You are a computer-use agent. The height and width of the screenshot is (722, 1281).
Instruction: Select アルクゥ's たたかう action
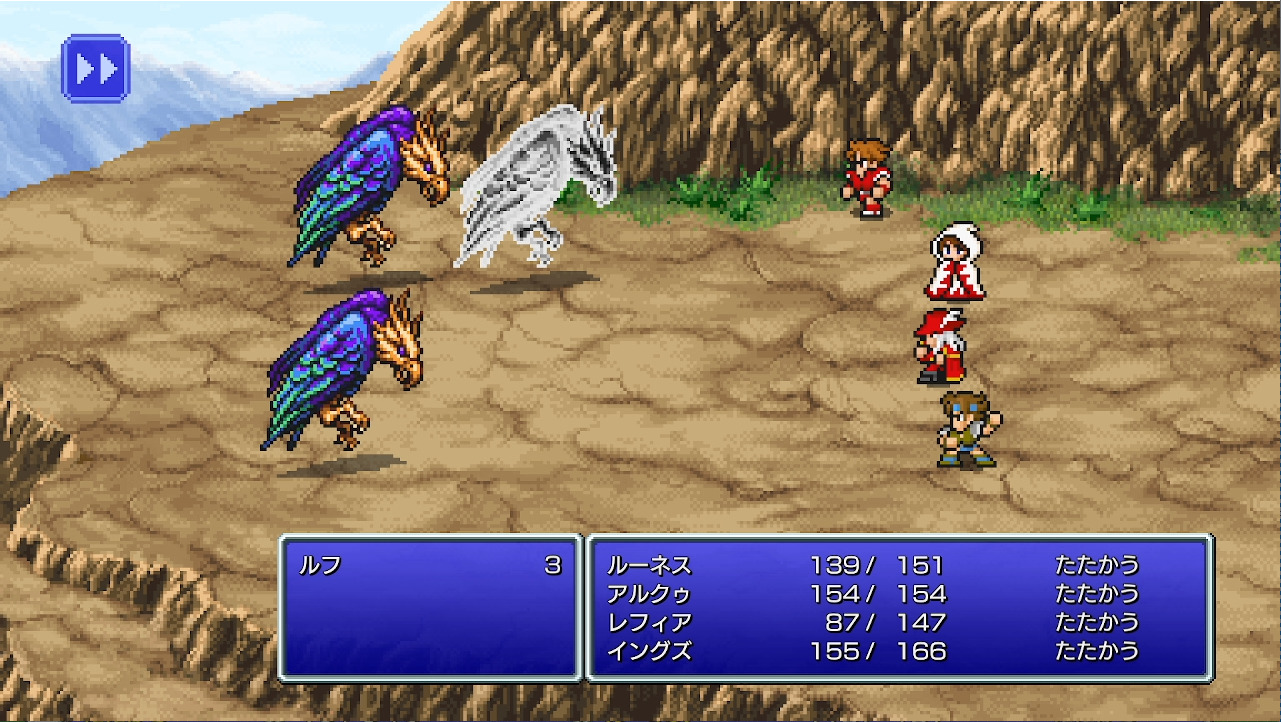click(x=1097, y=593)
